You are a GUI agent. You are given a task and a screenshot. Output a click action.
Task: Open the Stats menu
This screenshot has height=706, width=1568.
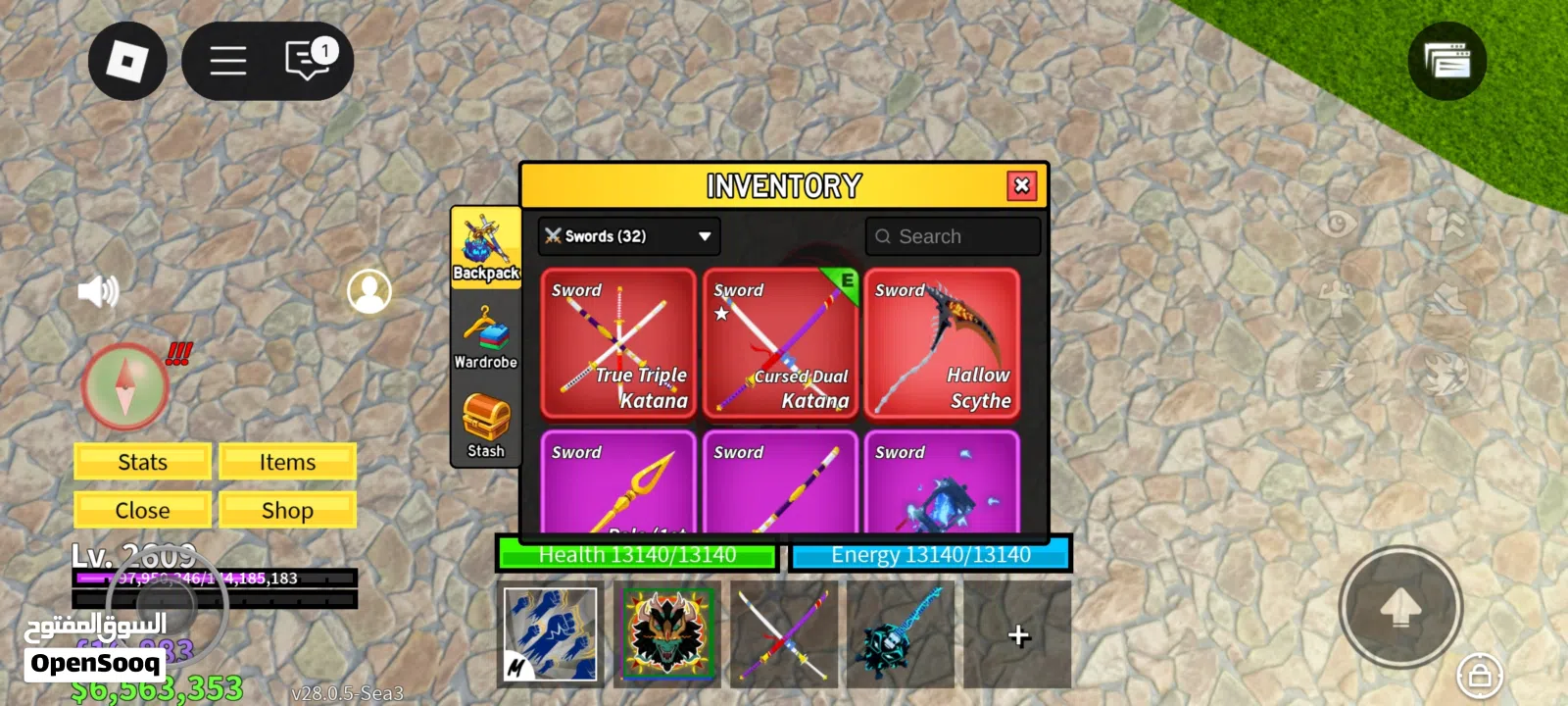point(142,462)
